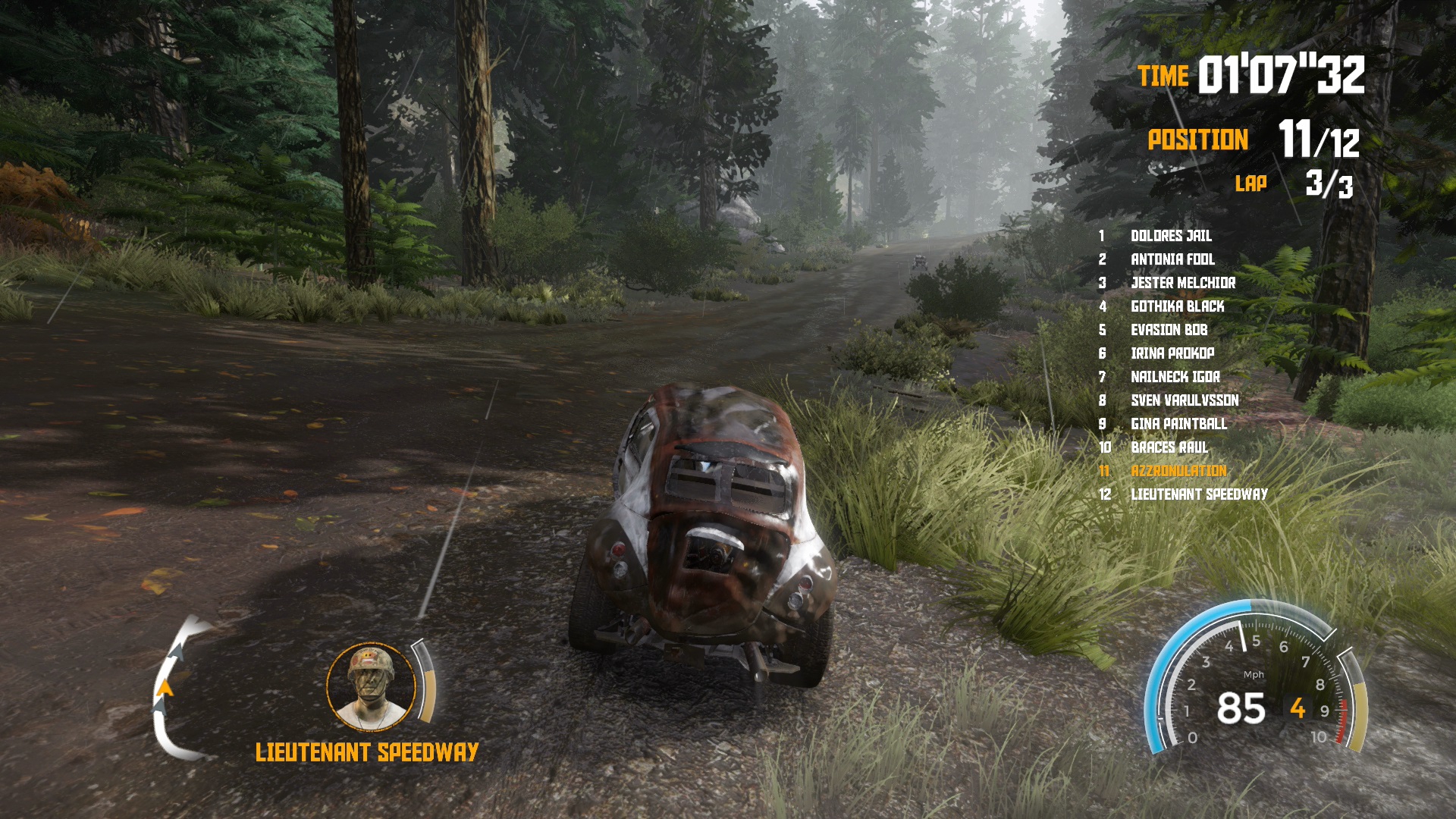Choose Antonia Fool's leaderboard row
The width and height of the screenshot is (1456, 819).
point(1172,259)
